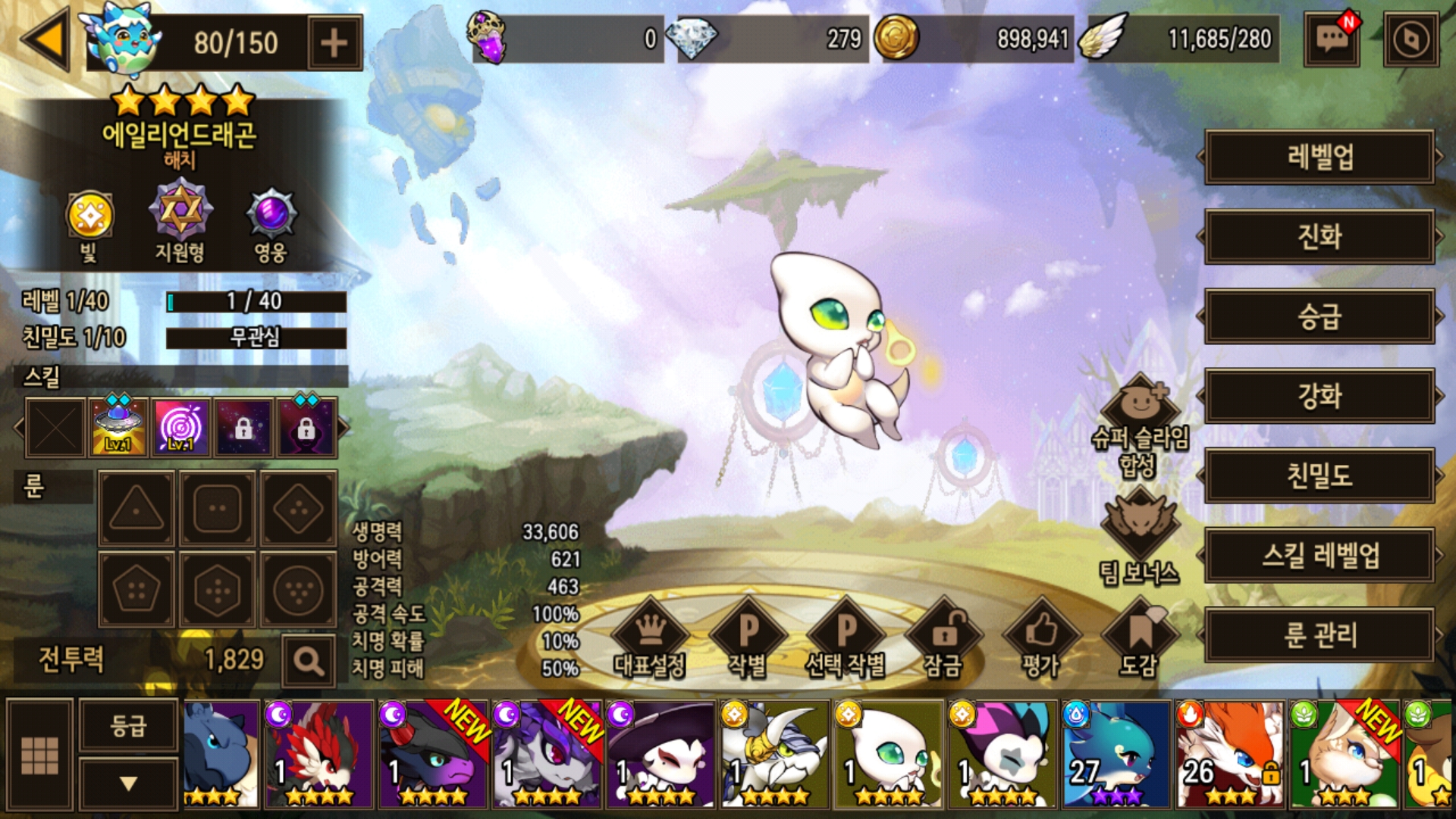The height and width of the screenshot is (819, 1456).
Task: Open the 친밀도 (Affinity) menu
Action: coord(1319,475)
